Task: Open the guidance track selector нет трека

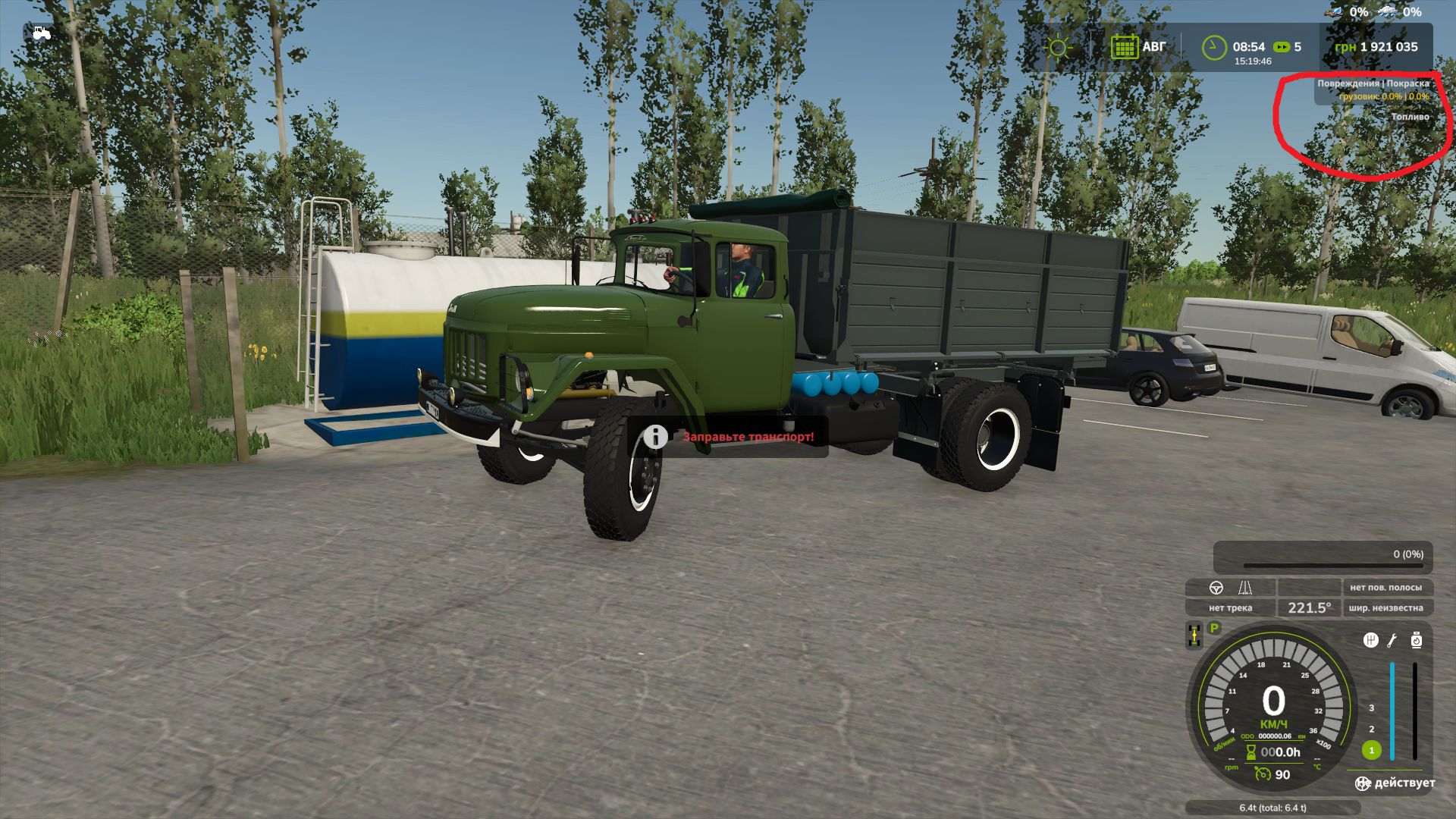Action: click(x=1230, y=609)
